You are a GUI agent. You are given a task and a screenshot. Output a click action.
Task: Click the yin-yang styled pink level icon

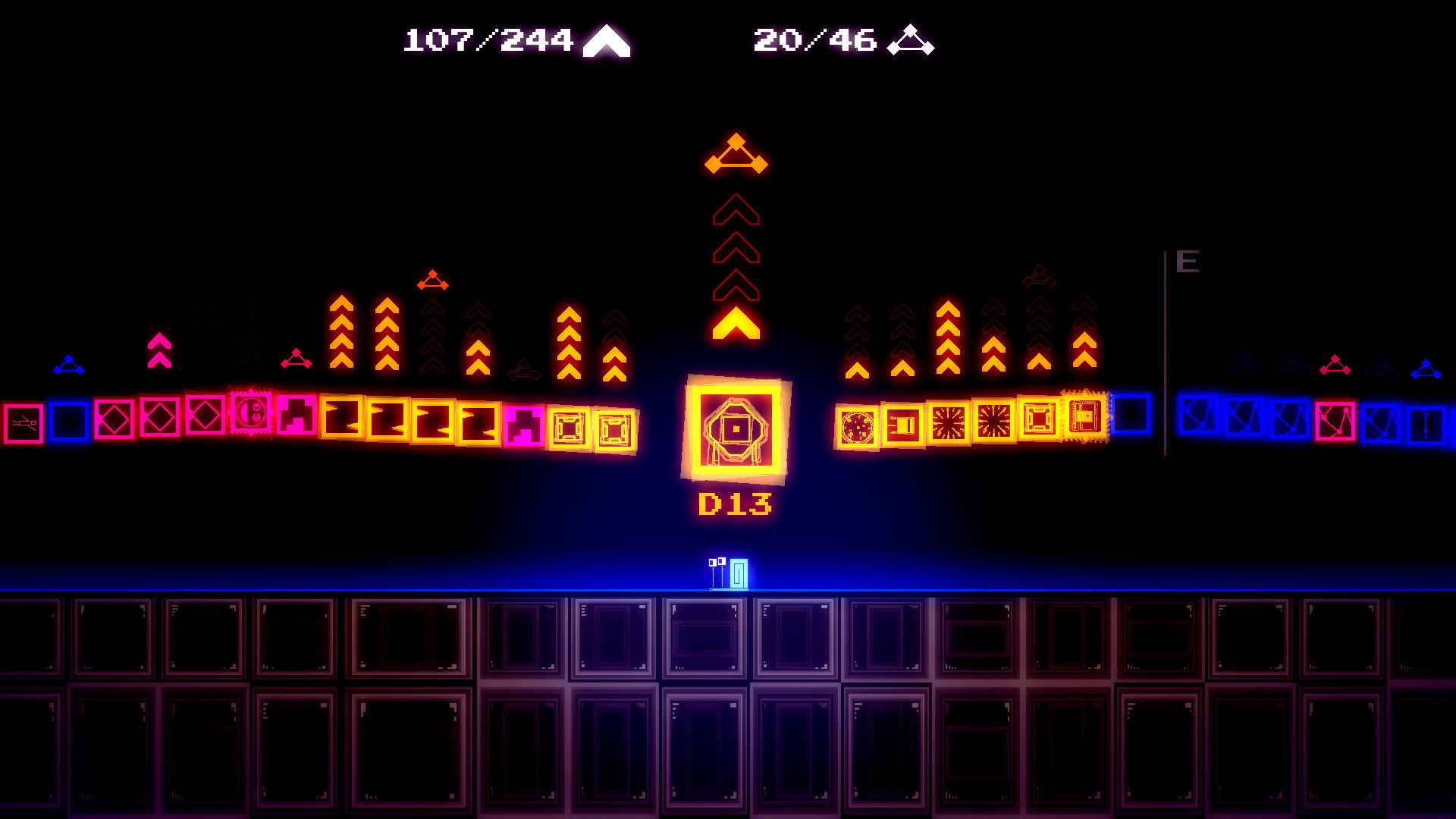(x=251, y=415)
